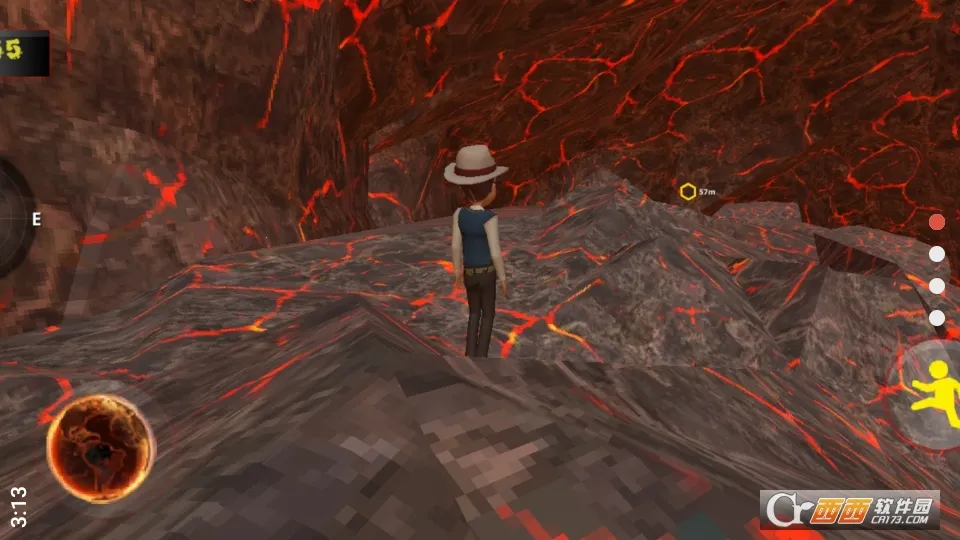Select the red dot indicator
The image size is (960, 540).
pos(937,221)
